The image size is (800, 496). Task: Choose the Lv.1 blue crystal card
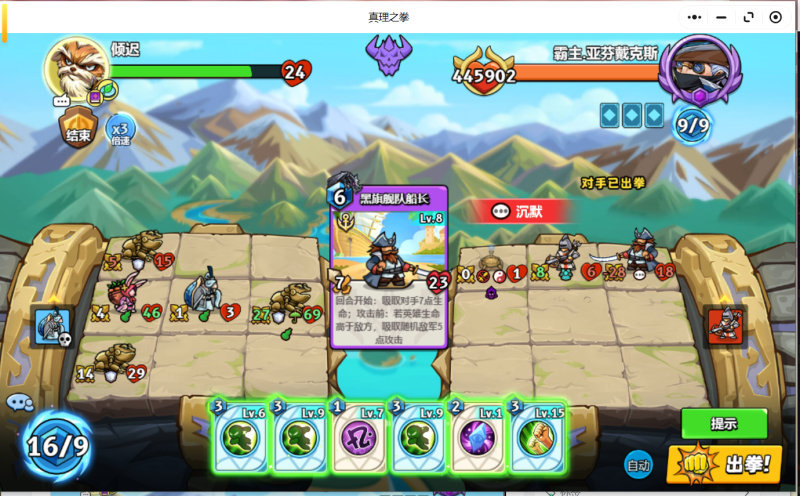(475, 437)
